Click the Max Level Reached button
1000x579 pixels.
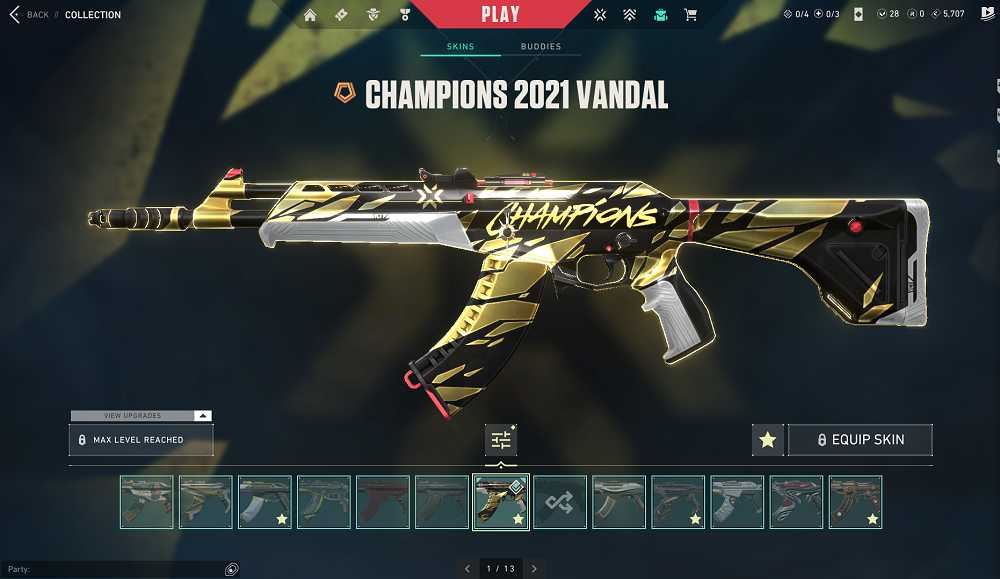pos(140,440)
